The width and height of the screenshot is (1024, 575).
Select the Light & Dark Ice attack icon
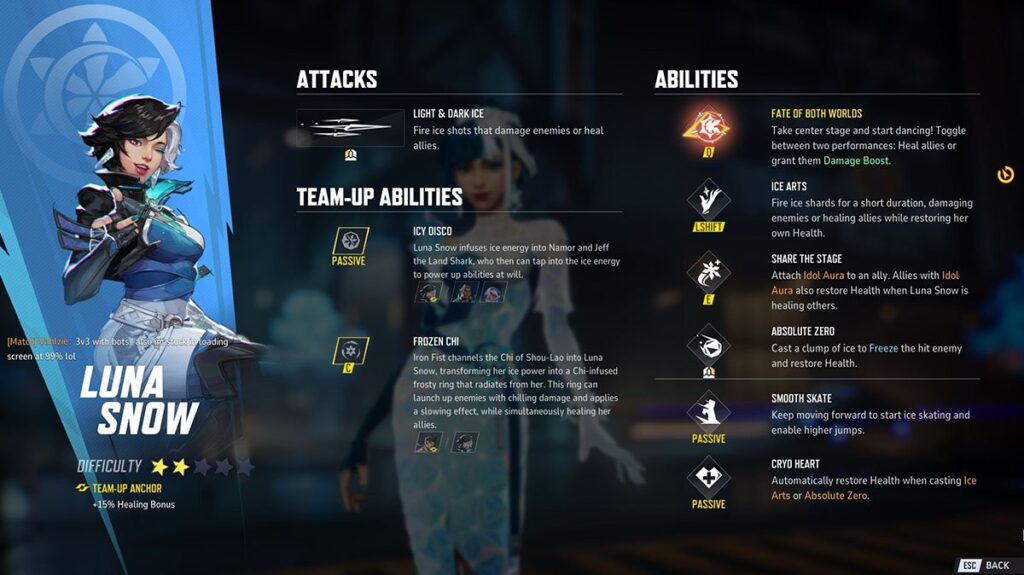(350, 128)
